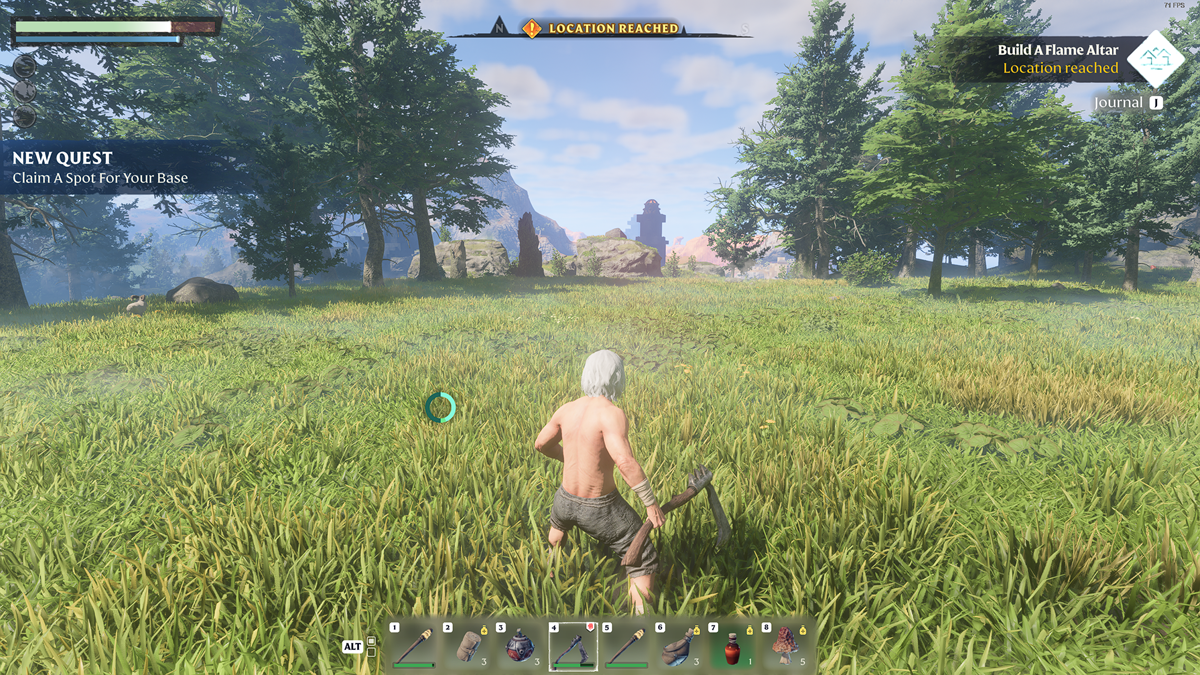
Task: Open the Journal
Action: point(1128,103)
